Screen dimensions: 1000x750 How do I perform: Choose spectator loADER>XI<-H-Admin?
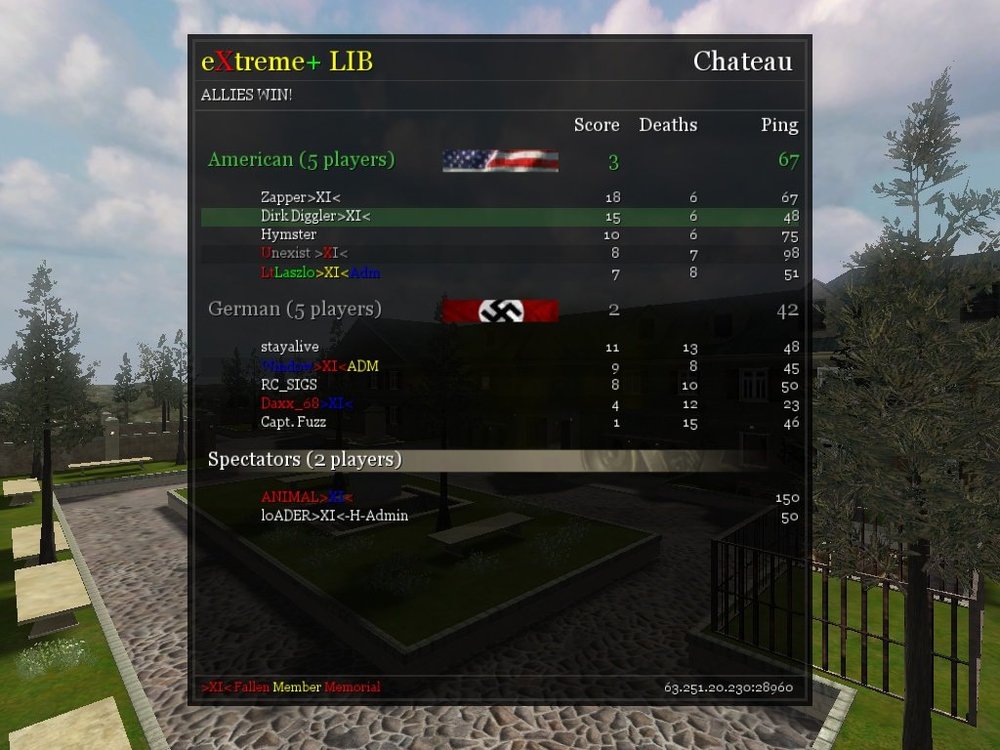click(x=334, y=516)
